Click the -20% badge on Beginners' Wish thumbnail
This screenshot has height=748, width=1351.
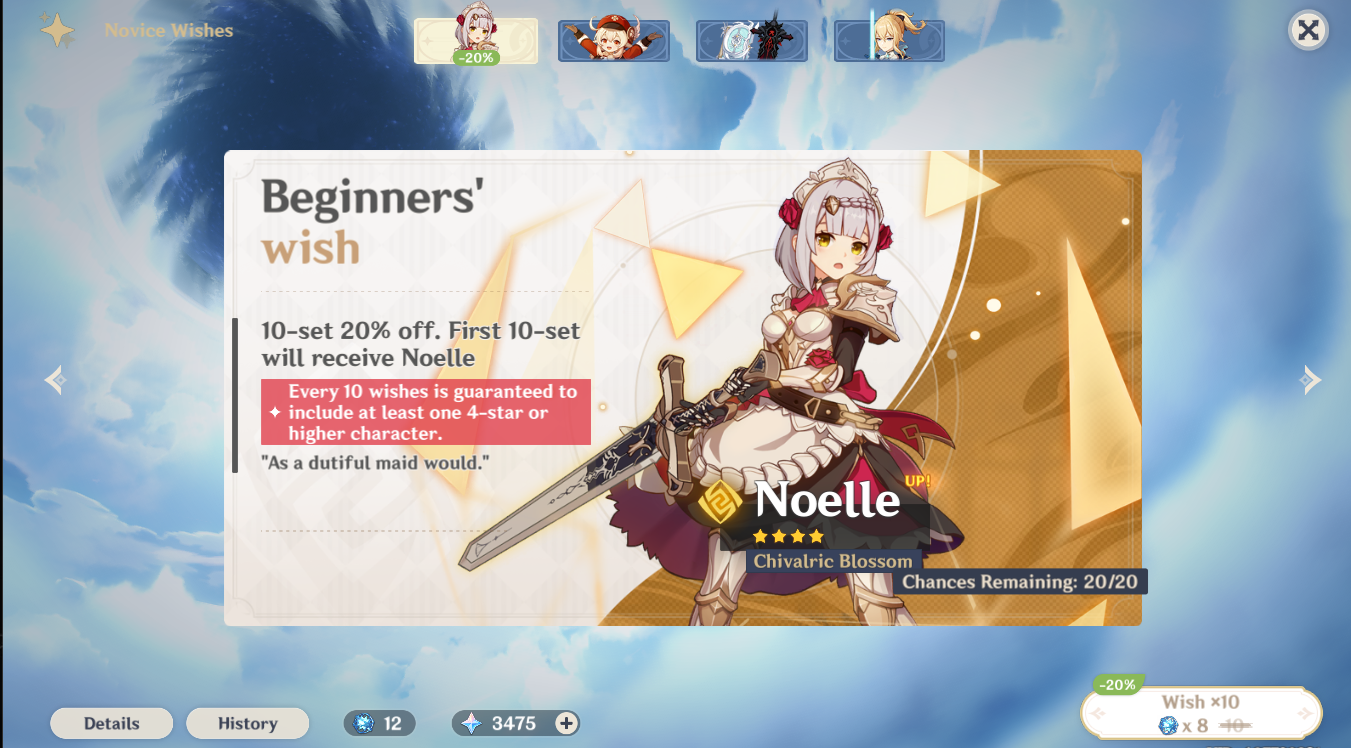477,60
